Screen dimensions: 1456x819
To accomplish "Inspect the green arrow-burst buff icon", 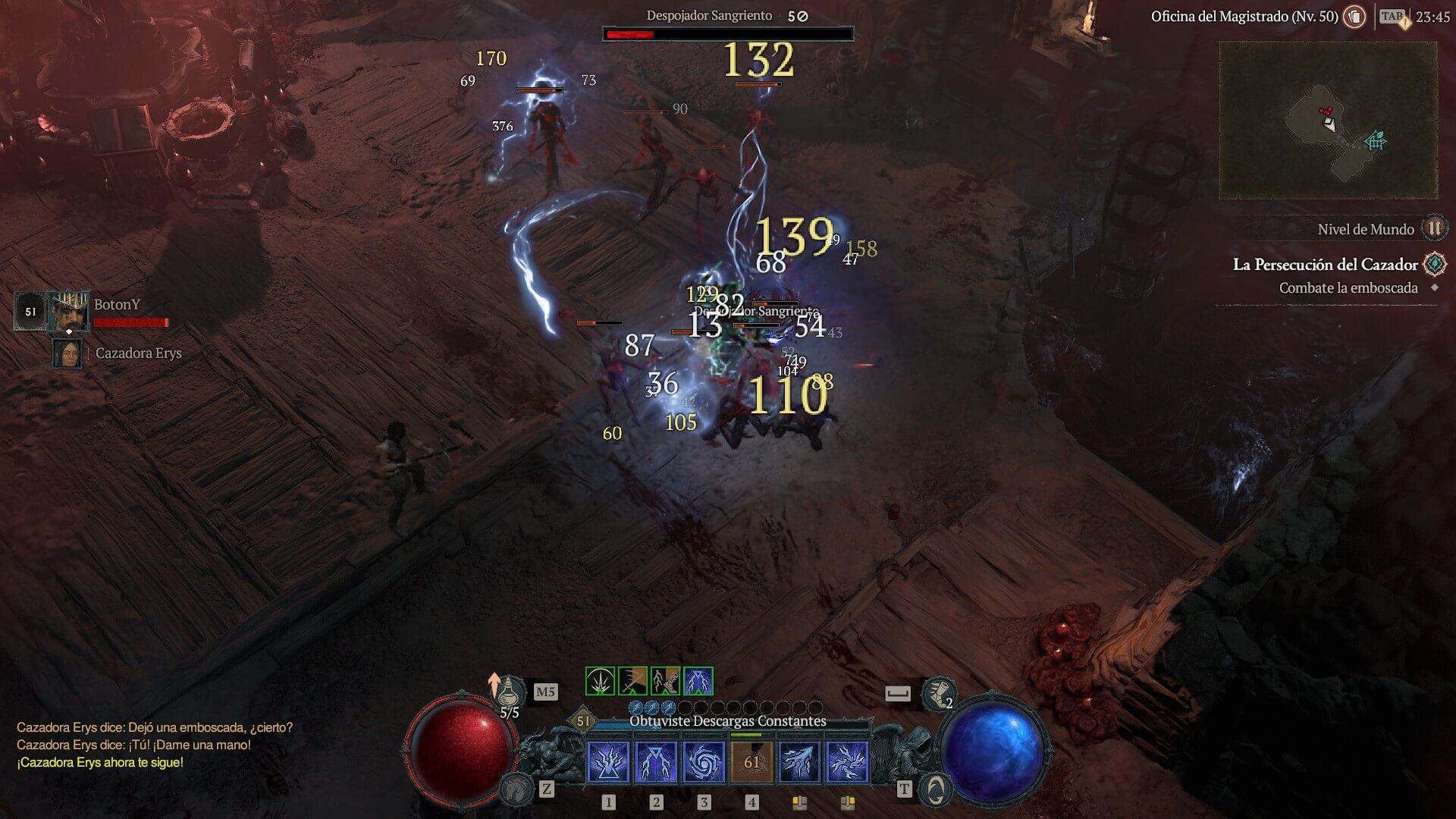I will coord(600,681).
